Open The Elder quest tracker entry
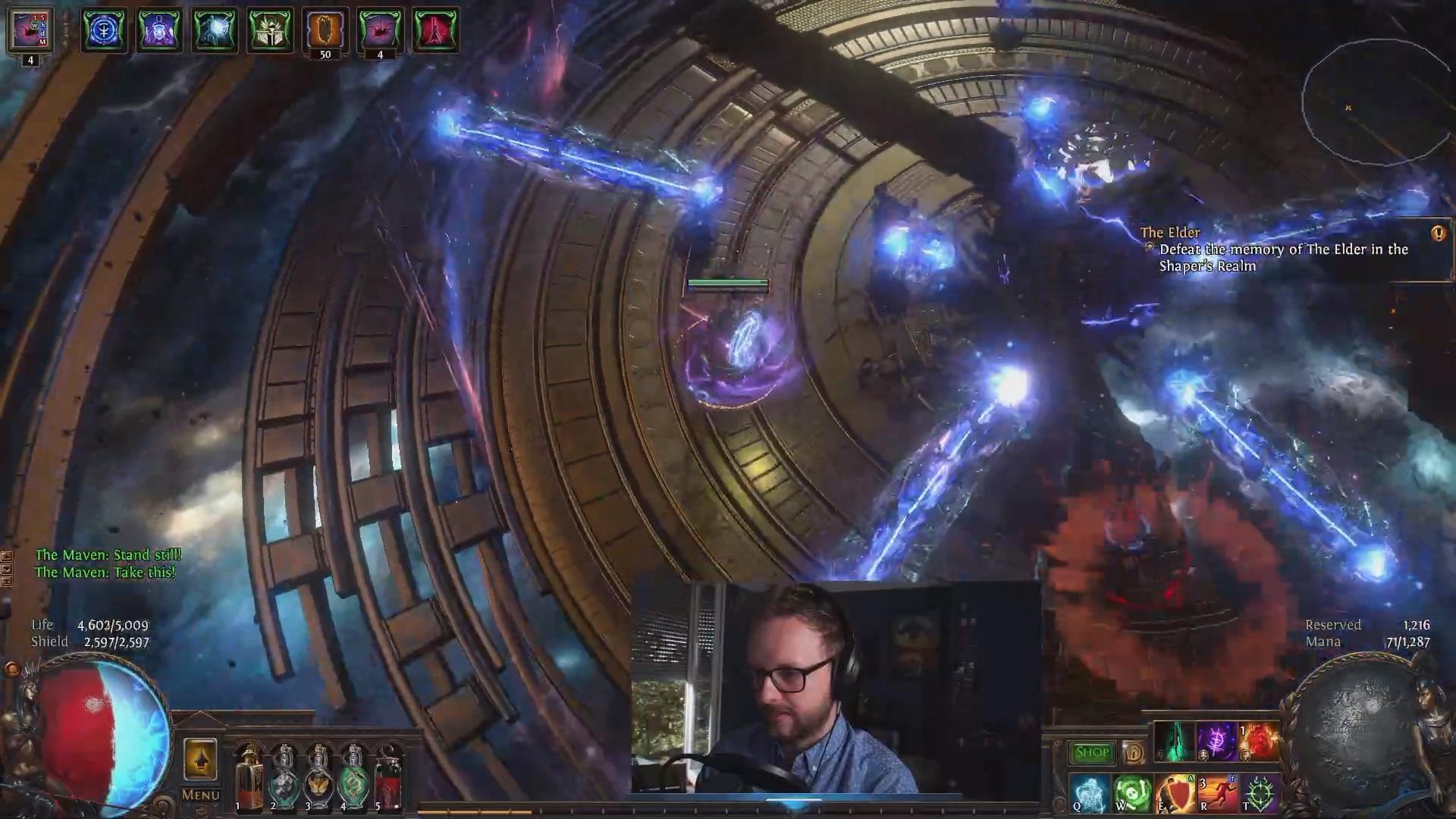Screen dimensions: 1456x819 click(x=1282, y=249)
